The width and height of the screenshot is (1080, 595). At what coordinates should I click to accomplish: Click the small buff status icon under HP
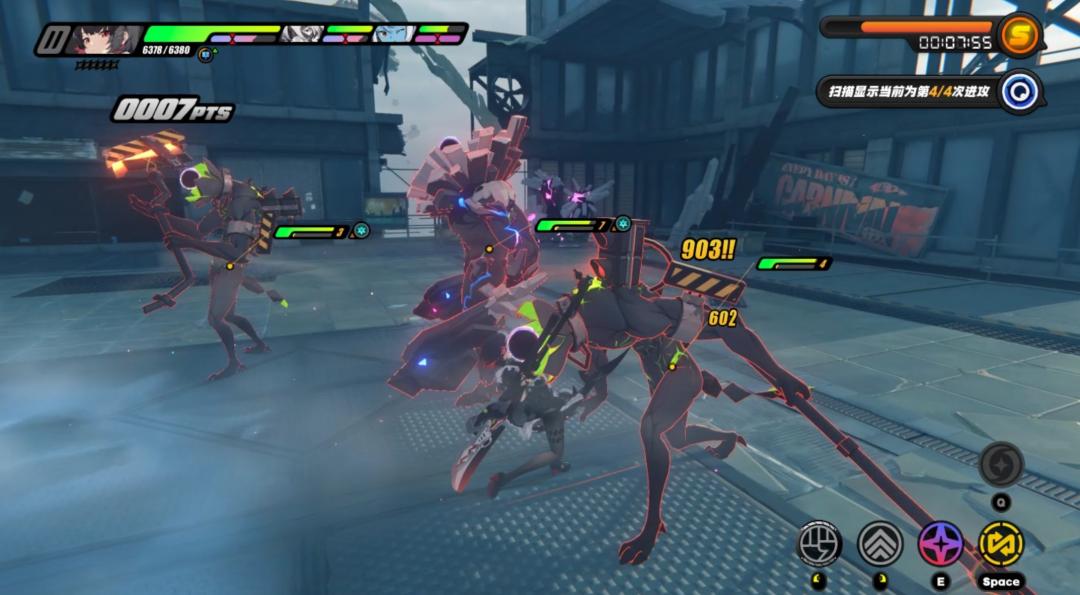(x=206, y=54)
